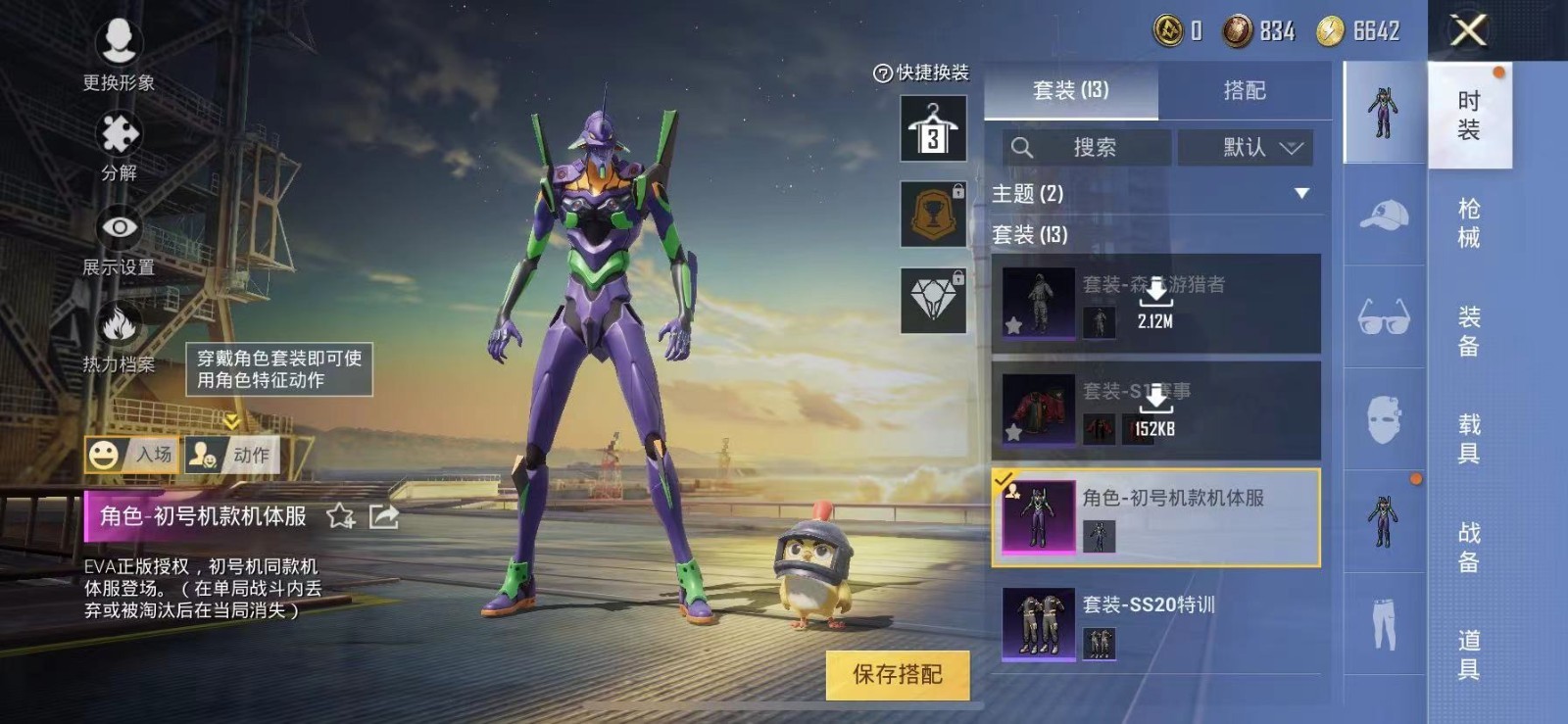The height and width of the screenshot is (724, 1568).
Task: Select the 角色-初号机款机体服 outfit row
Action: click(1156, 517)
